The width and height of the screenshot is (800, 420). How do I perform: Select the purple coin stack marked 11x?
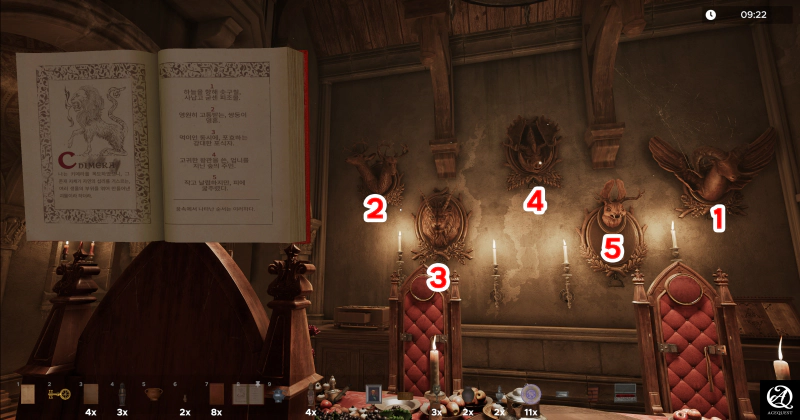[531, 394]
